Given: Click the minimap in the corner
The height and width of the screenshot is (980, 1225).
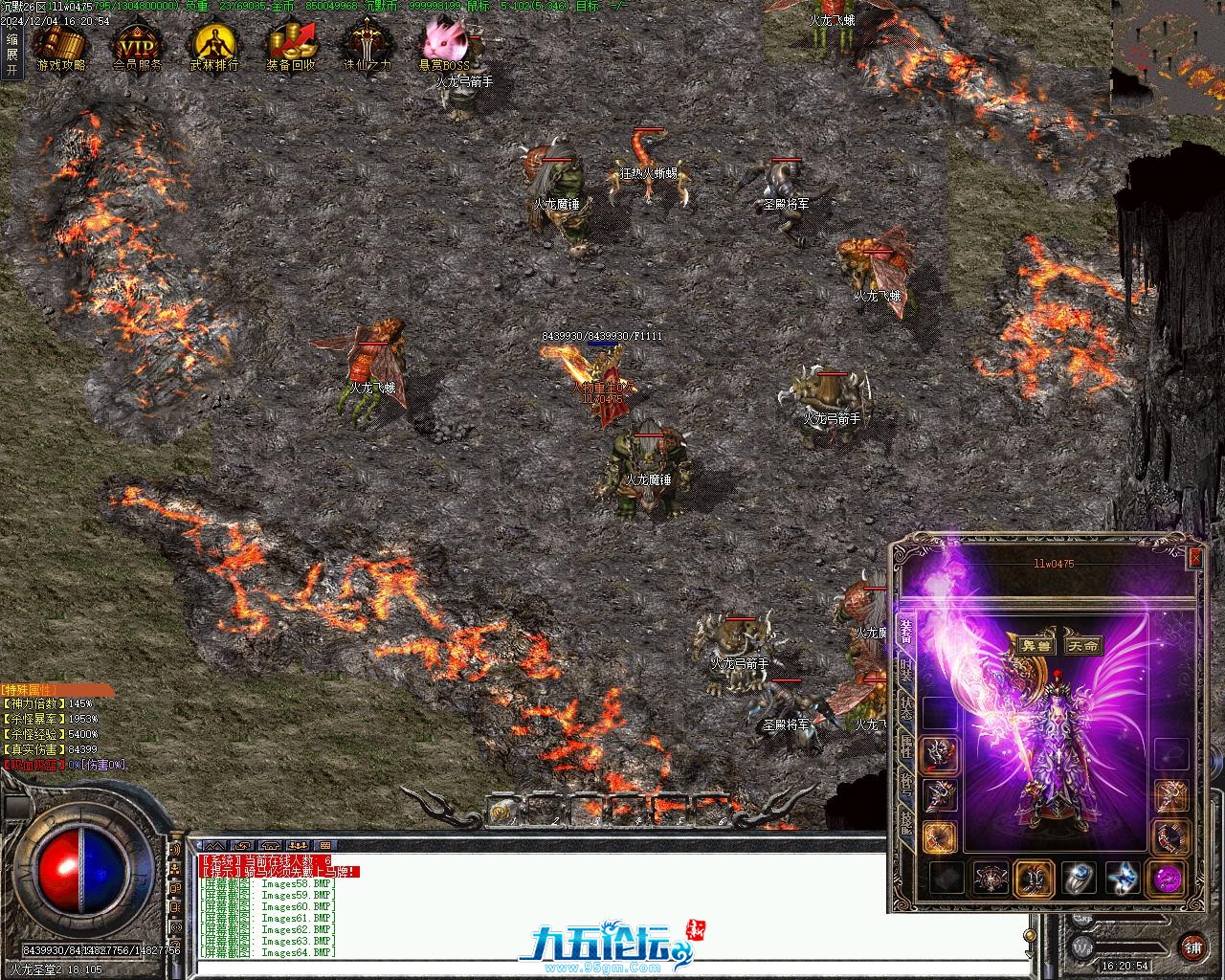Looking at the screenshot, I should 1167,56.
